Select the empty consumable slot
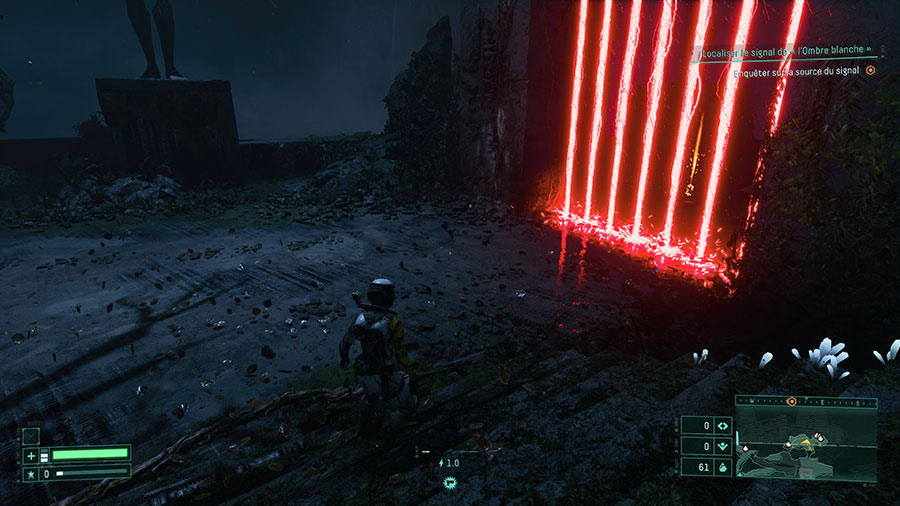Image resolution: width=900 pixels, height=506 pixels. click(31, 436)
